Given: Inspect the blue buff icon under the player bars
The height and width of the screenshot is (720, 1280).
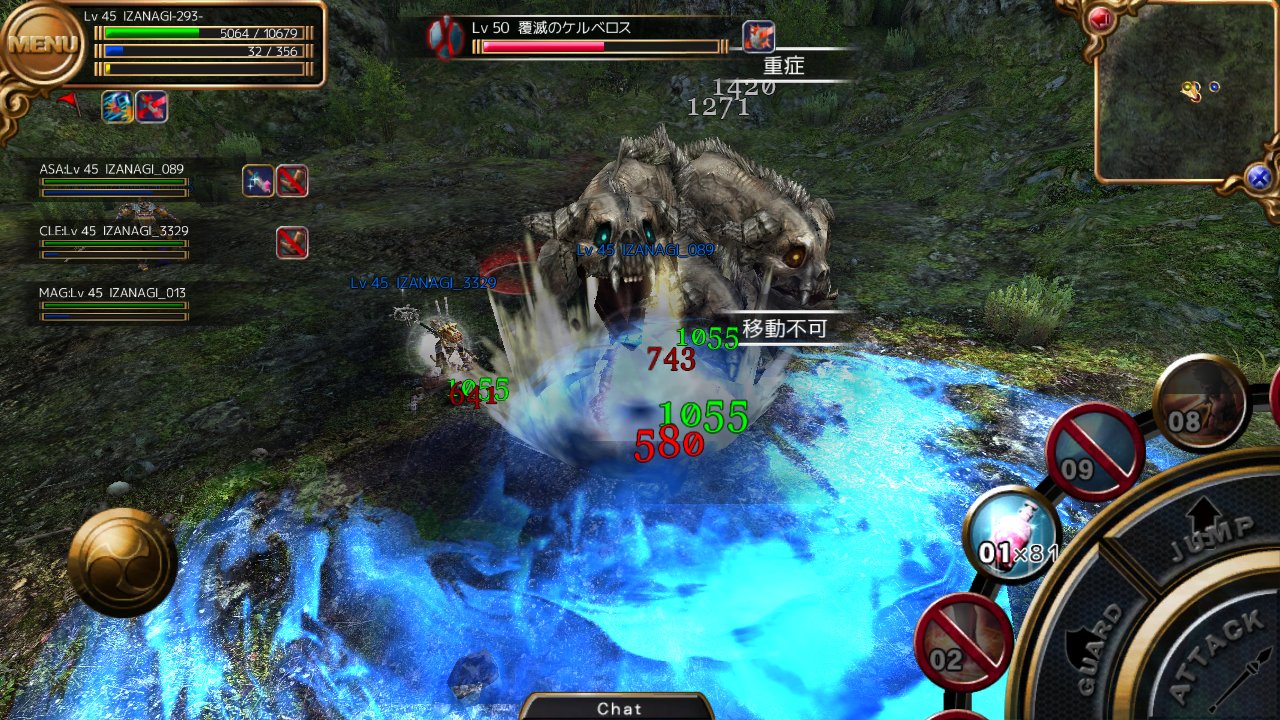Looking at the screenshot, I should click(117, 106).
